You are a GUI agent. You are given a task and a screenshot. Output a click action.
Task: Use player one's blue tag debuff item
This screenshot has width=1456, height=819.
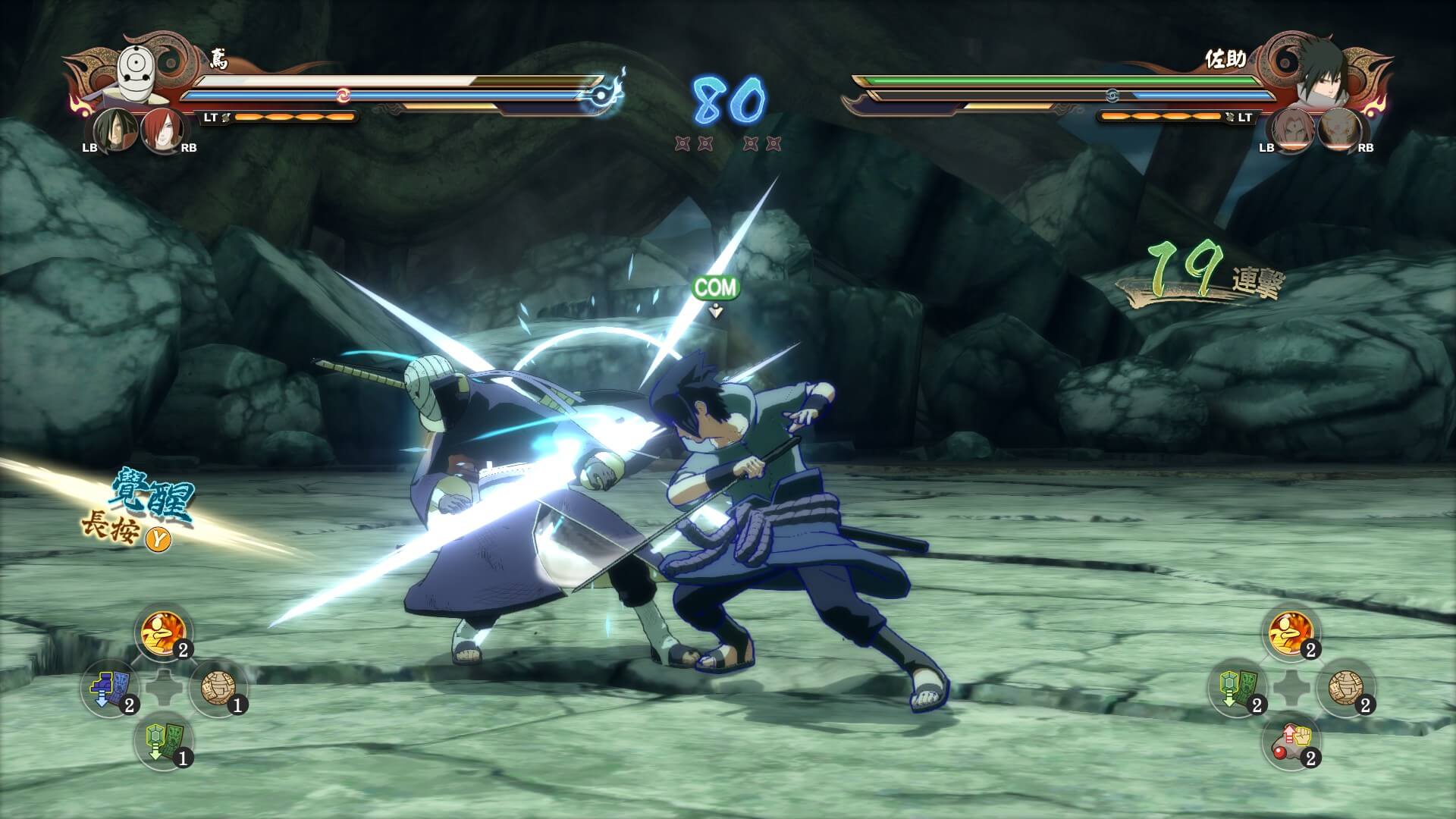pyautogui.click(x=109, y=689)
